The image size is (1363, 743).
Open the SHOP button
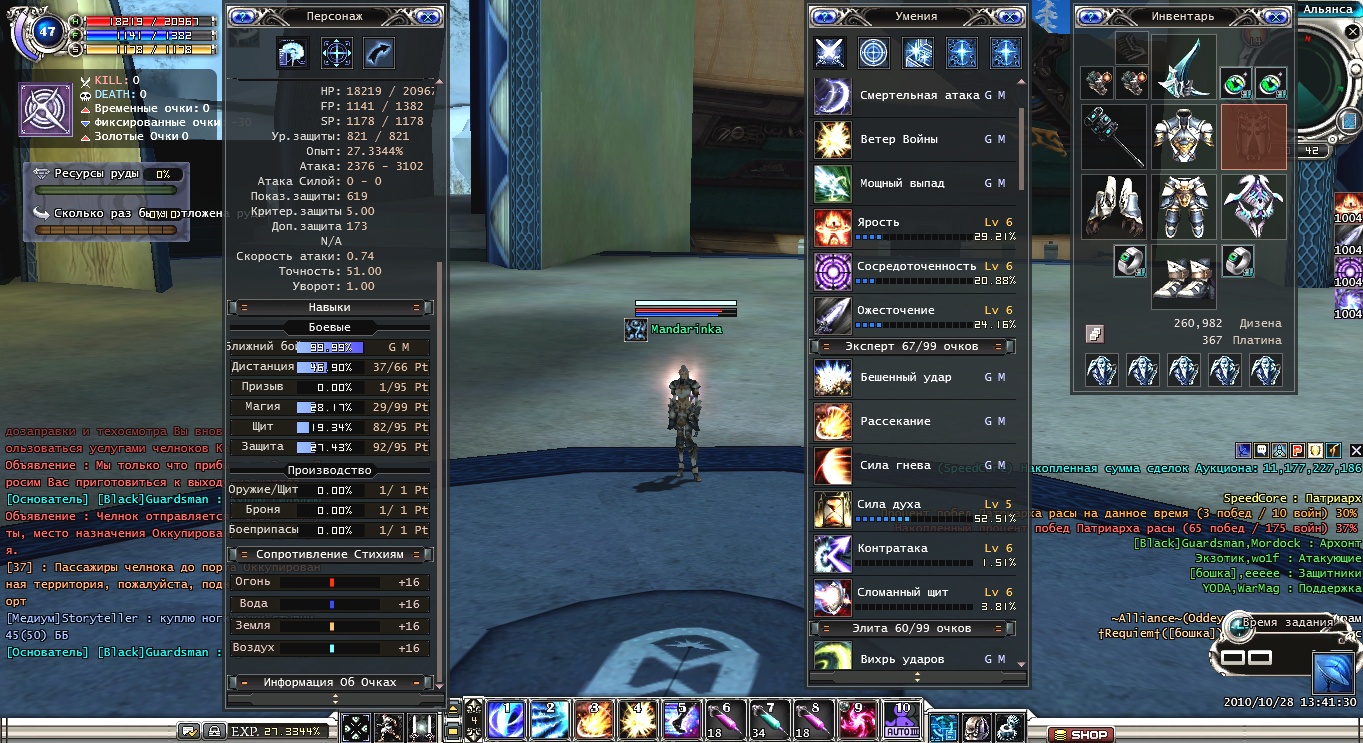pyautogui.click(x=1082, y=735)
